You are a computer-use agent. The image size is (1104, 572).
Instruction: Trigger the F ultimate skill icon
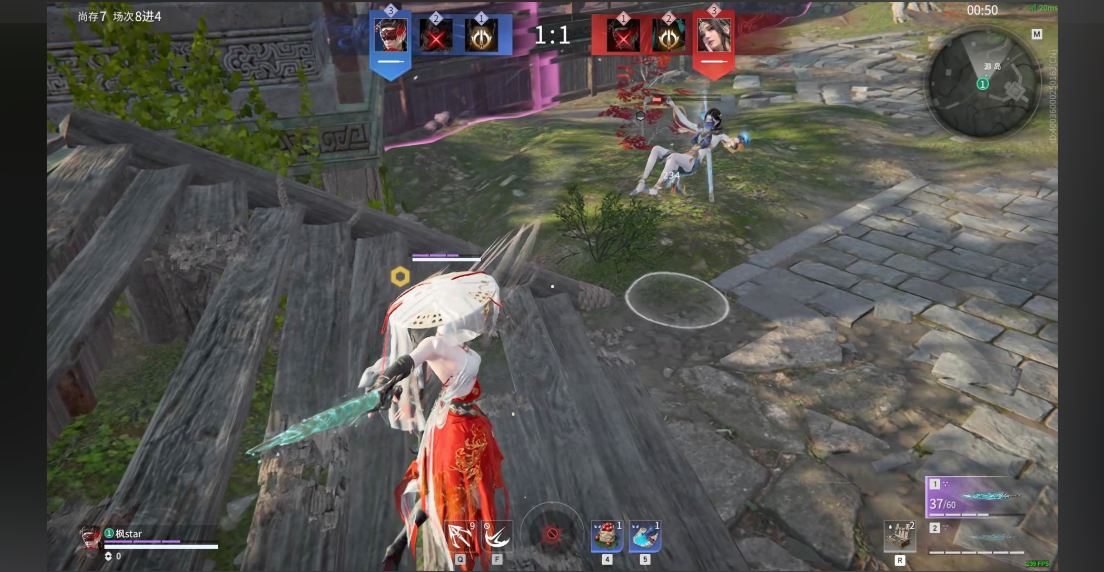[497, 536]
